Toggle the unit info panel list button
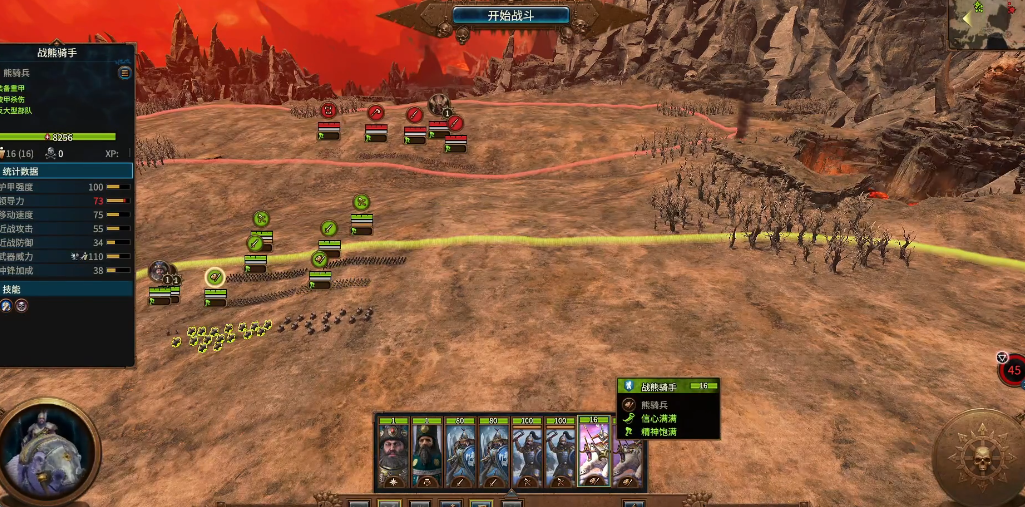Image resolution: width=1025 pixels, height=507 pixels. [125, 72]
